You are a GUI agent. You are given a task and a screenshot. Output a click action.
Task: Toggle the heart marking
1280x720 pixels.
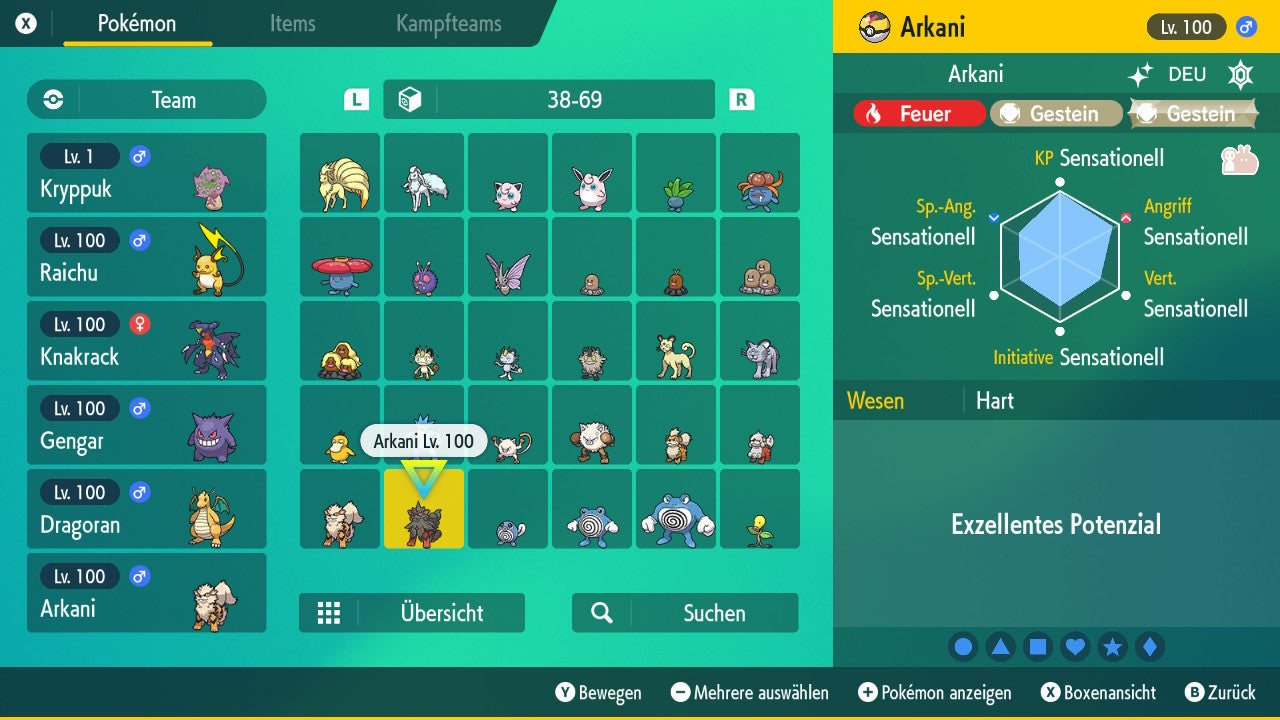[1075, 646]
